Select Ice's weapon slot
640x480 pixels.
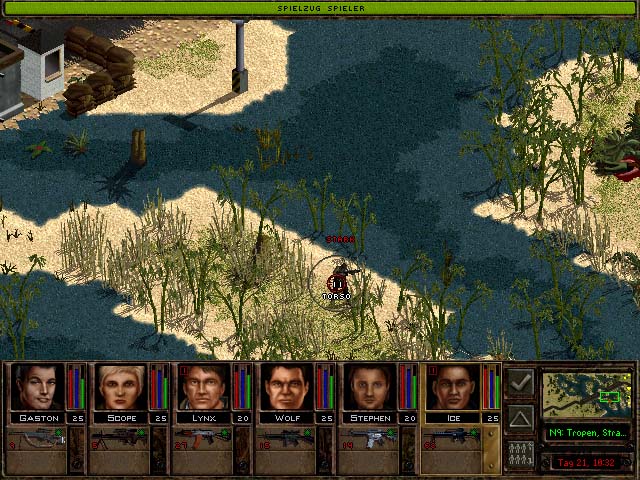(x=451, y=438)
